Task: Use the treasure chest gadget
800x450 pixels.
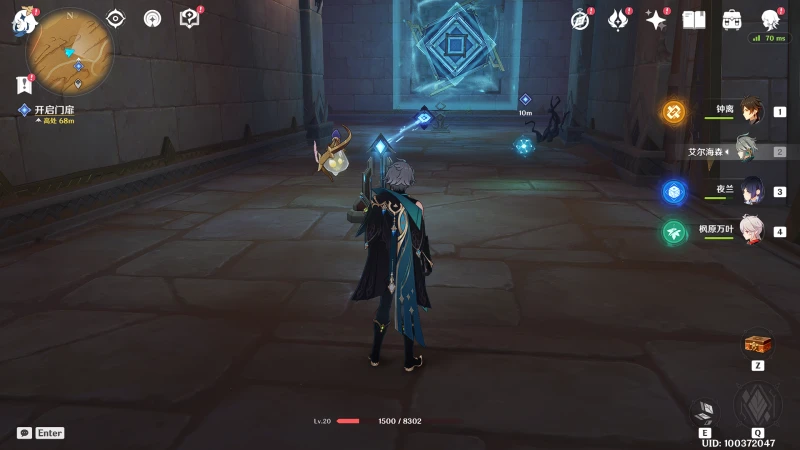Action: [757, 345]
